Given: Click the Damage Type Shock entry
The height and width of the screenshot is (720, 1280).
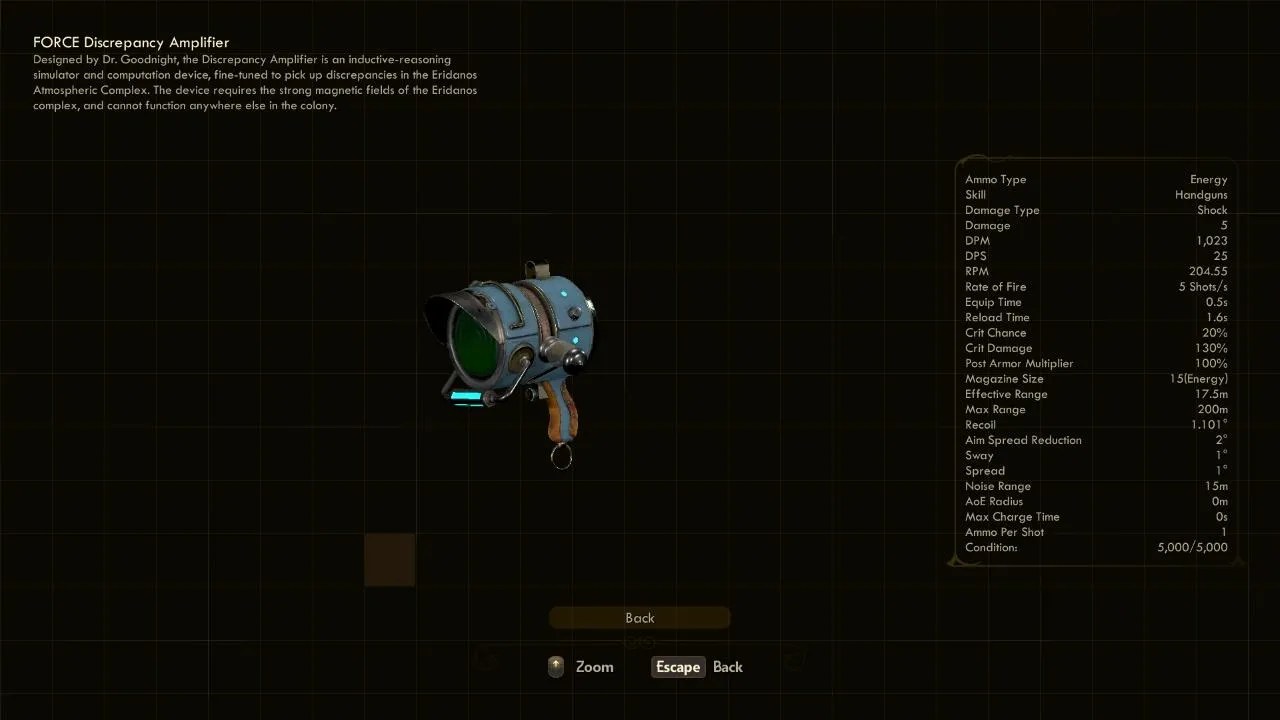Looking at the screenshot, I should click(x=1095, y=210).
